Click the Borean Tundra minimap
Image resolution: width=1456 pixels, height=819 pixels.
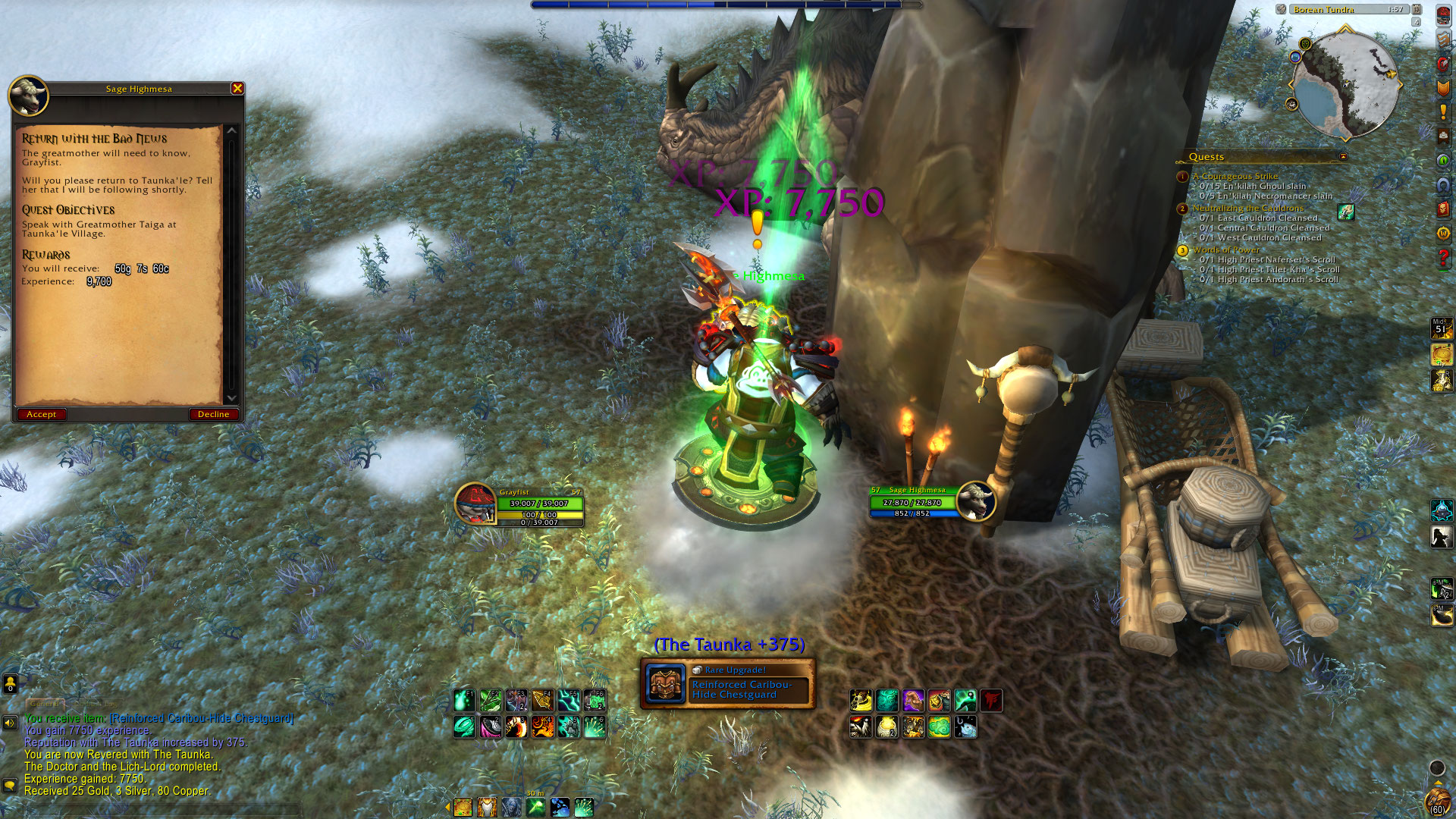(1345, 83)
